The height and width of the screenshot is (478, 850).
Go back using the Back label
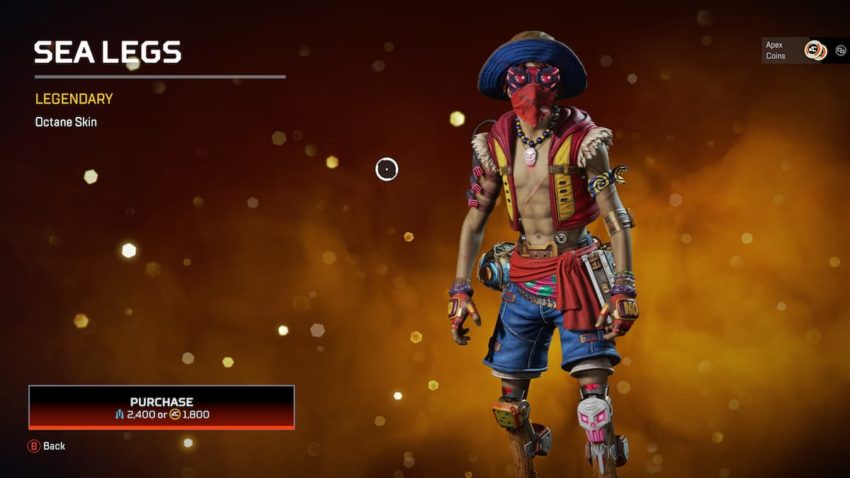click(x=53, y=446)
